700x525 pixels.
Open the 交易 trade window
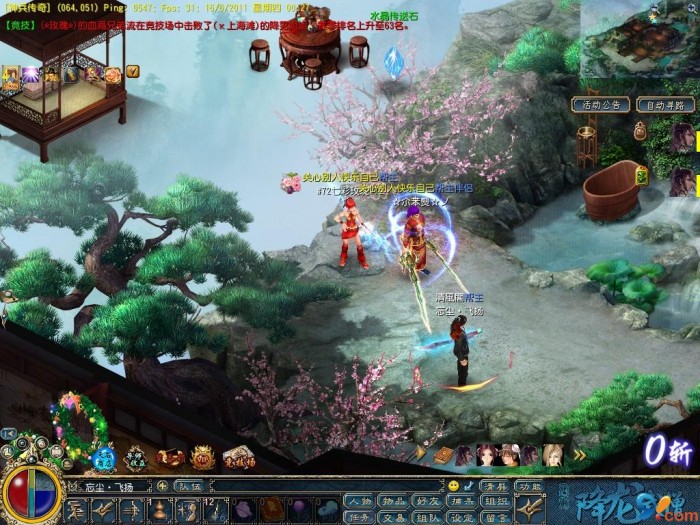(x=392, y=516)
